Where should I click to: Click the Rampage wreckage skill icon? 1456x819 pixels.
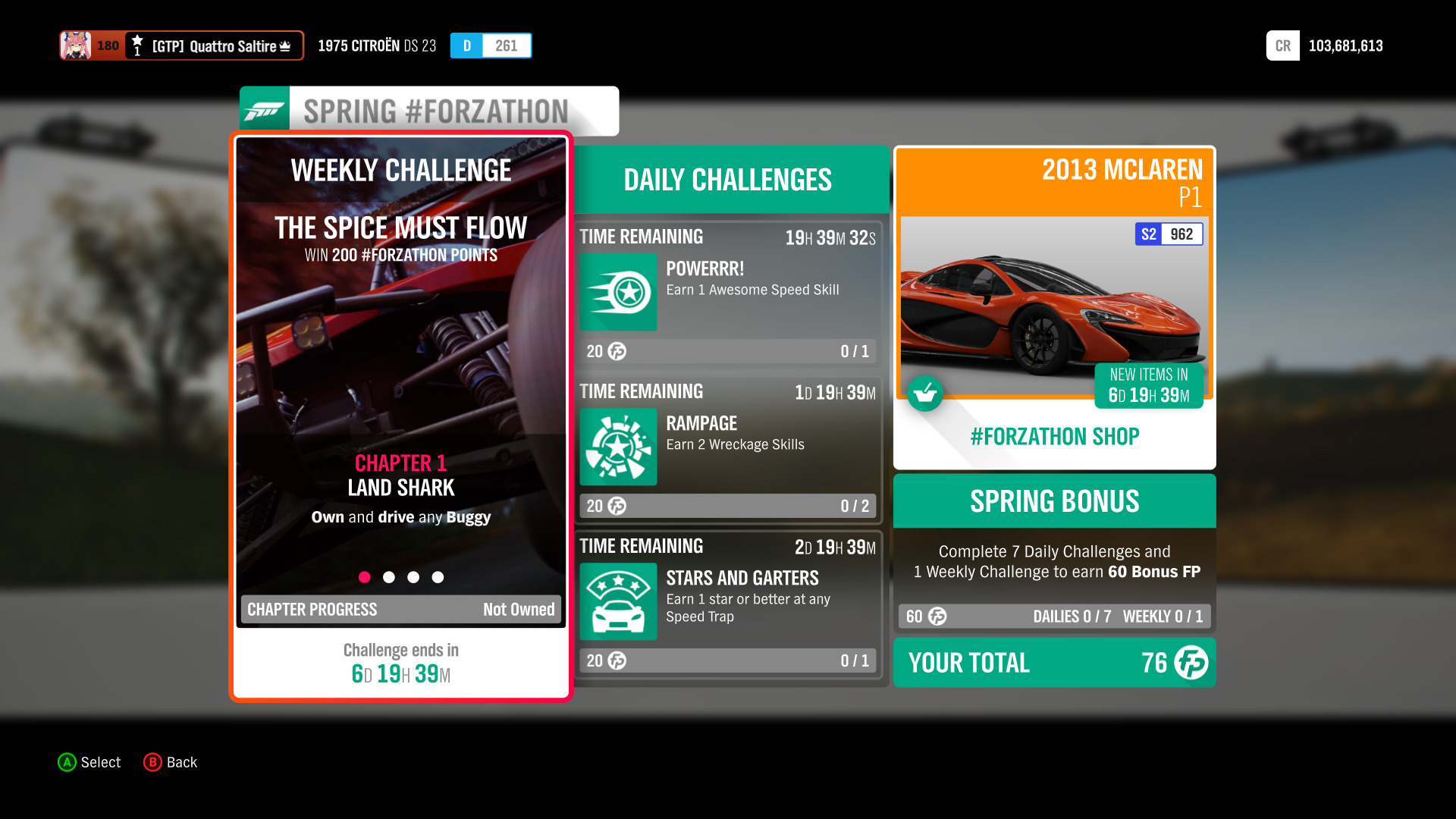[x=618, y=447]
